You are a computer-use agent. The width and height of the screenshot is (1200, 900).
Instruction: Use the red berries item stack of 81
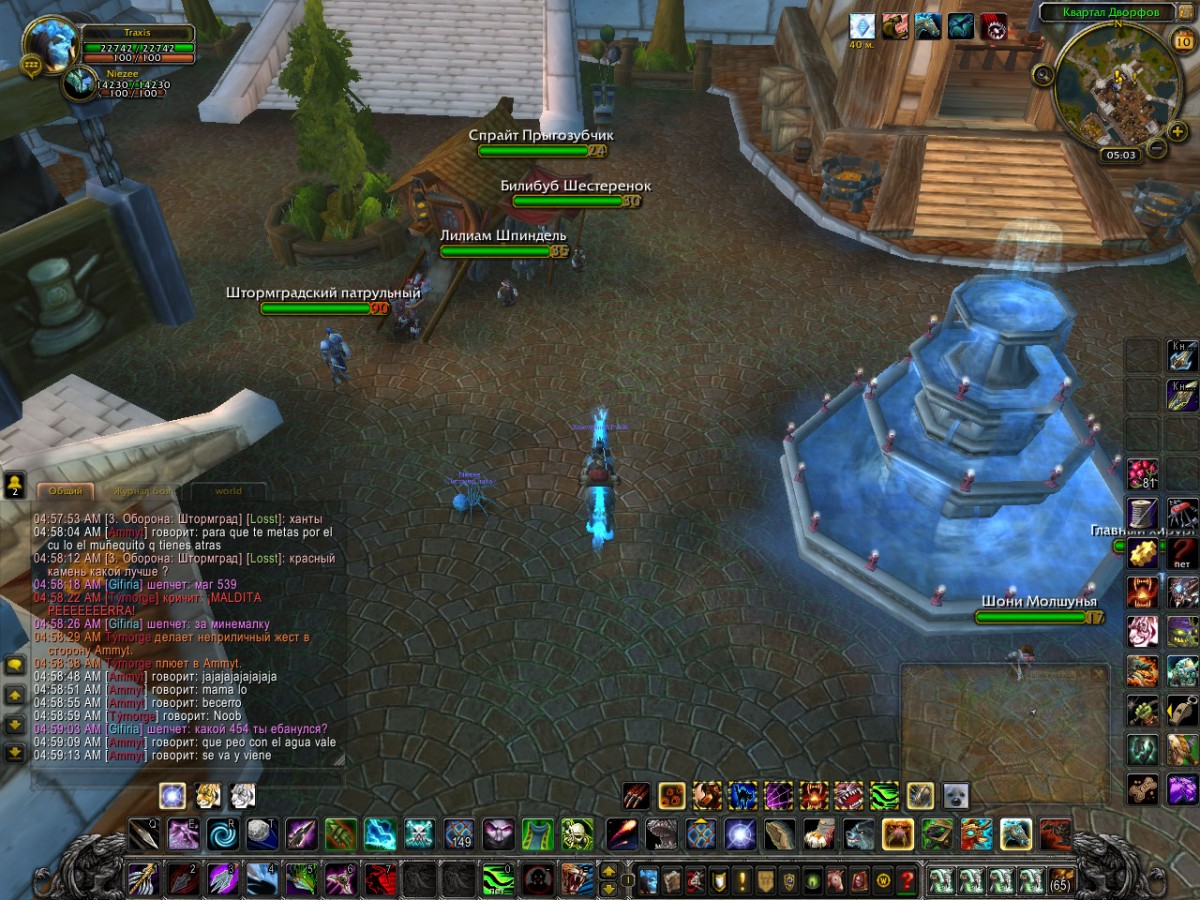(1142, 473)
